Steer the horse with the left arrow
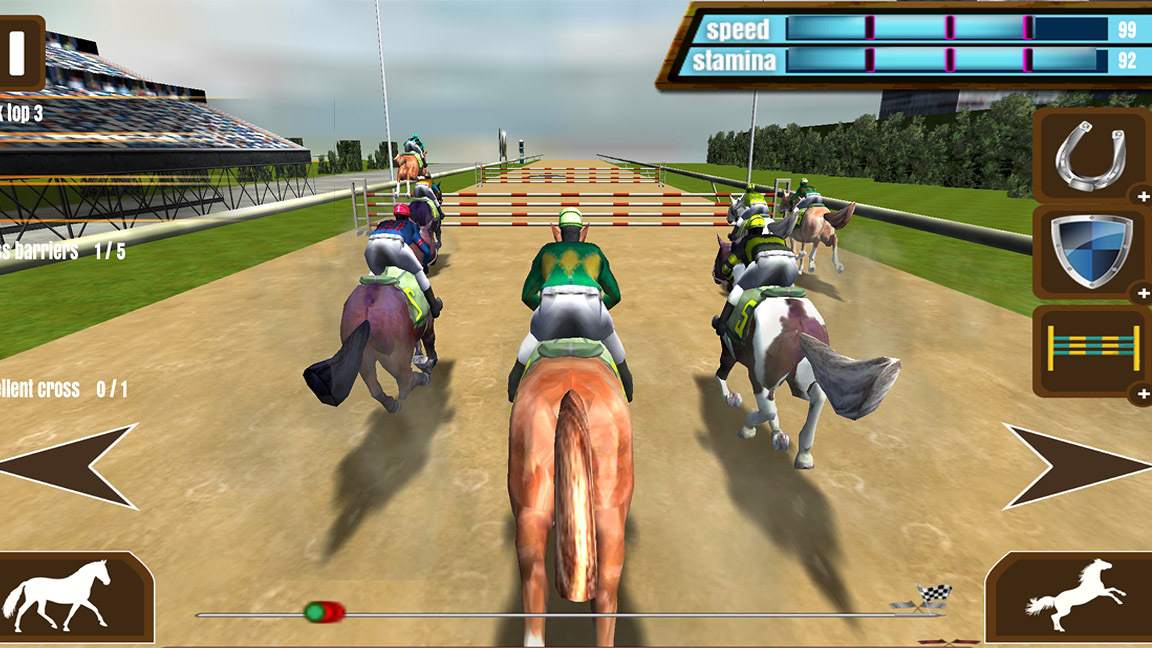This screenshot has height=648, width=1152. coord(70,466)
